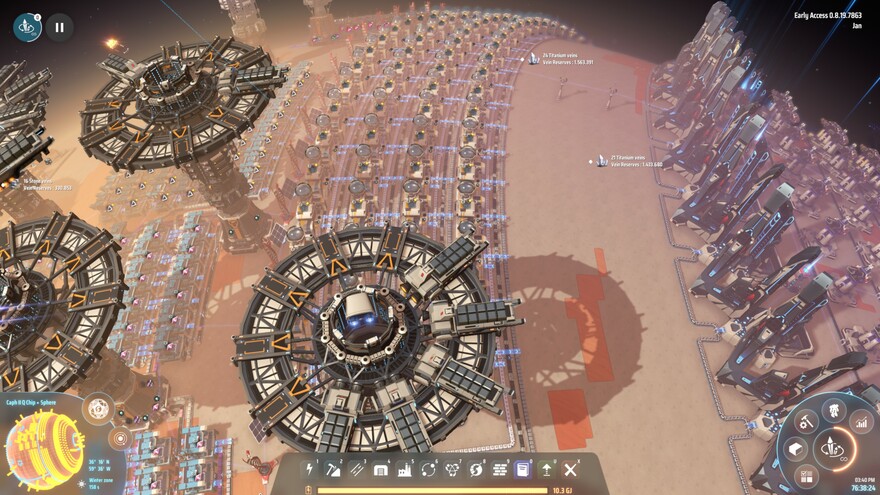Choose the pickaxe resource gathering category

[334, 468]
